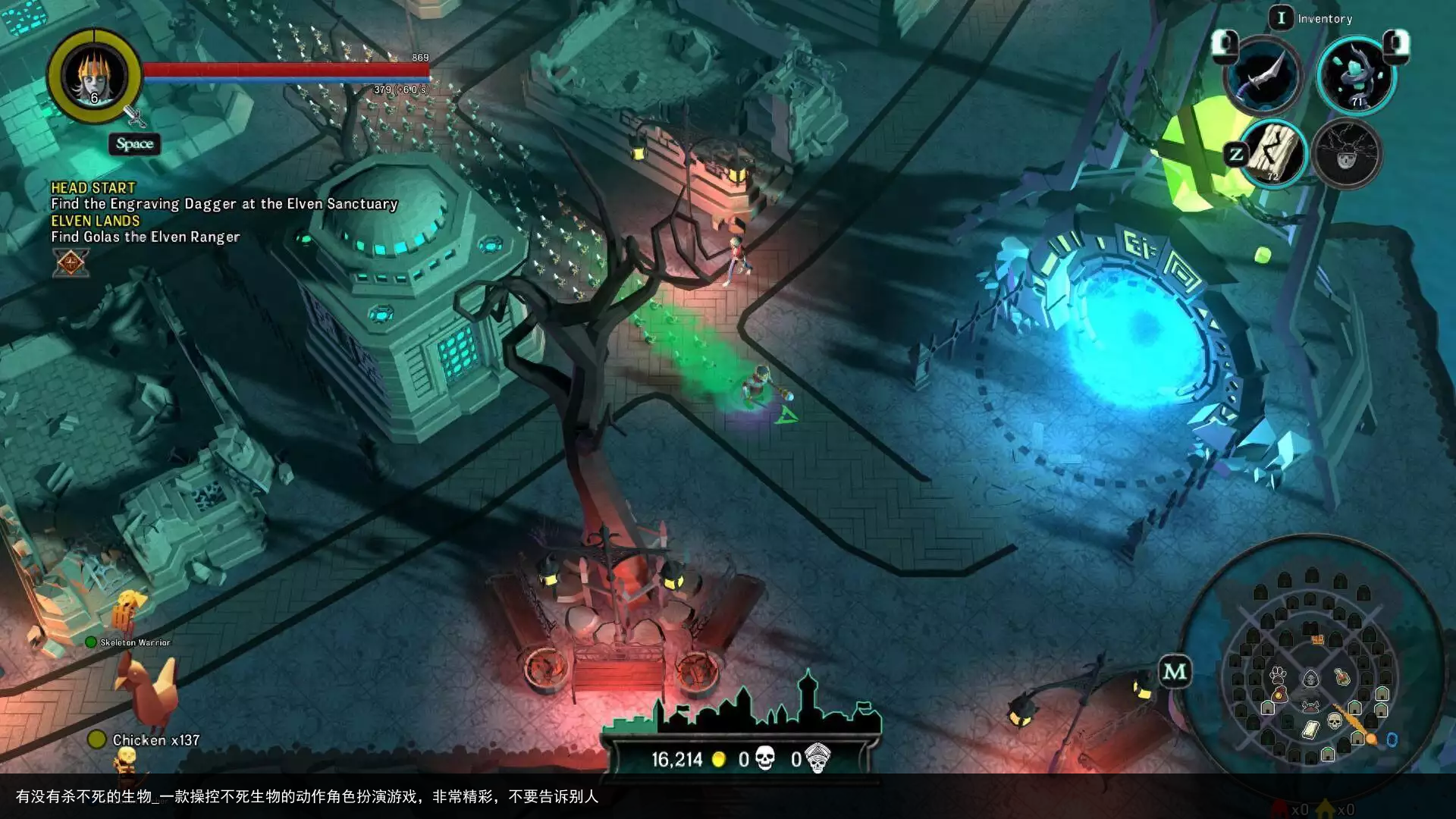Use the crystal staff ability

[1357, 77]
